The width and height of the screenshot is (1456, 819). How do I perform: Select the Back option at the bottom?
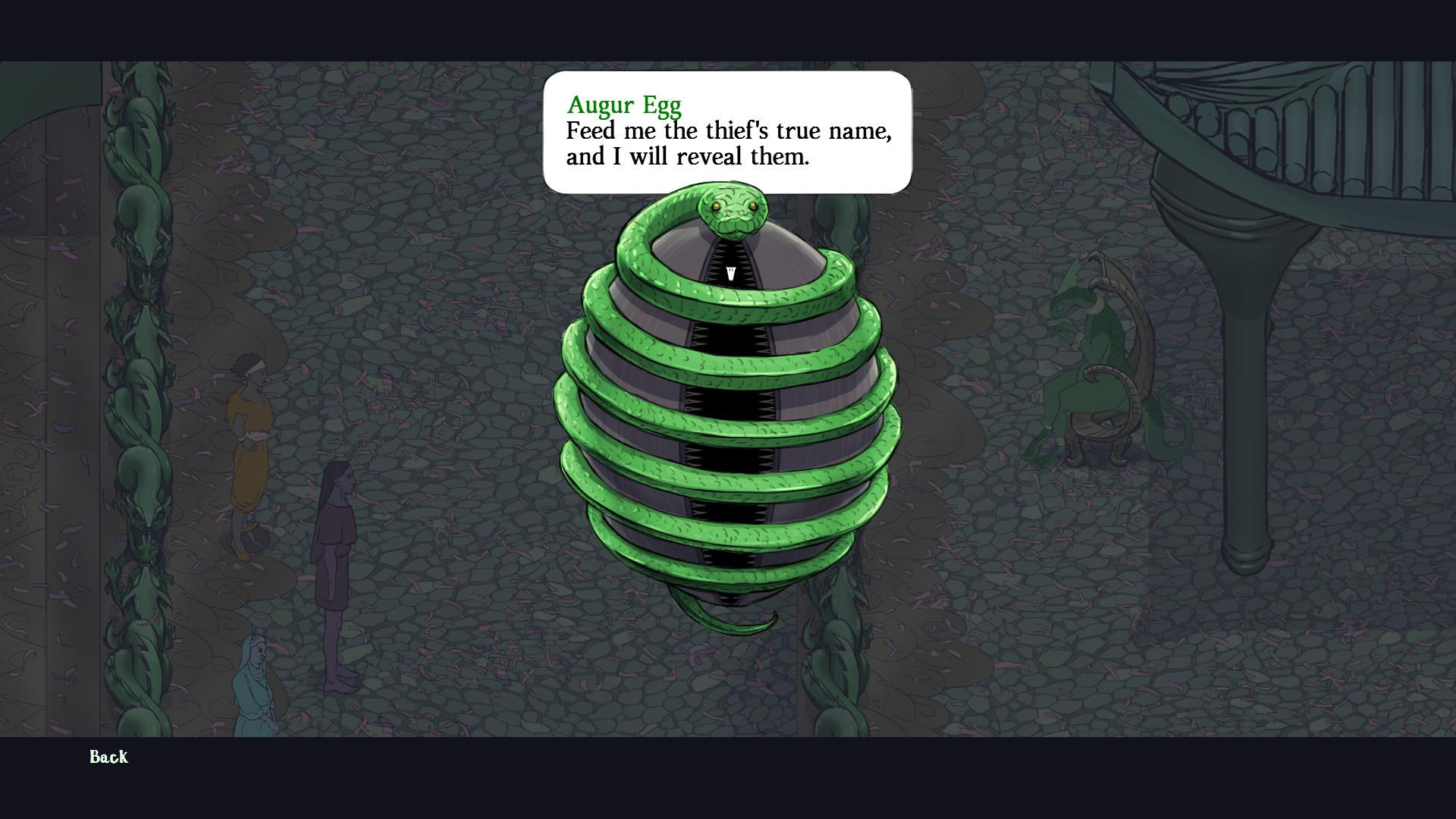pyautogui.click(x=108, y=758)
